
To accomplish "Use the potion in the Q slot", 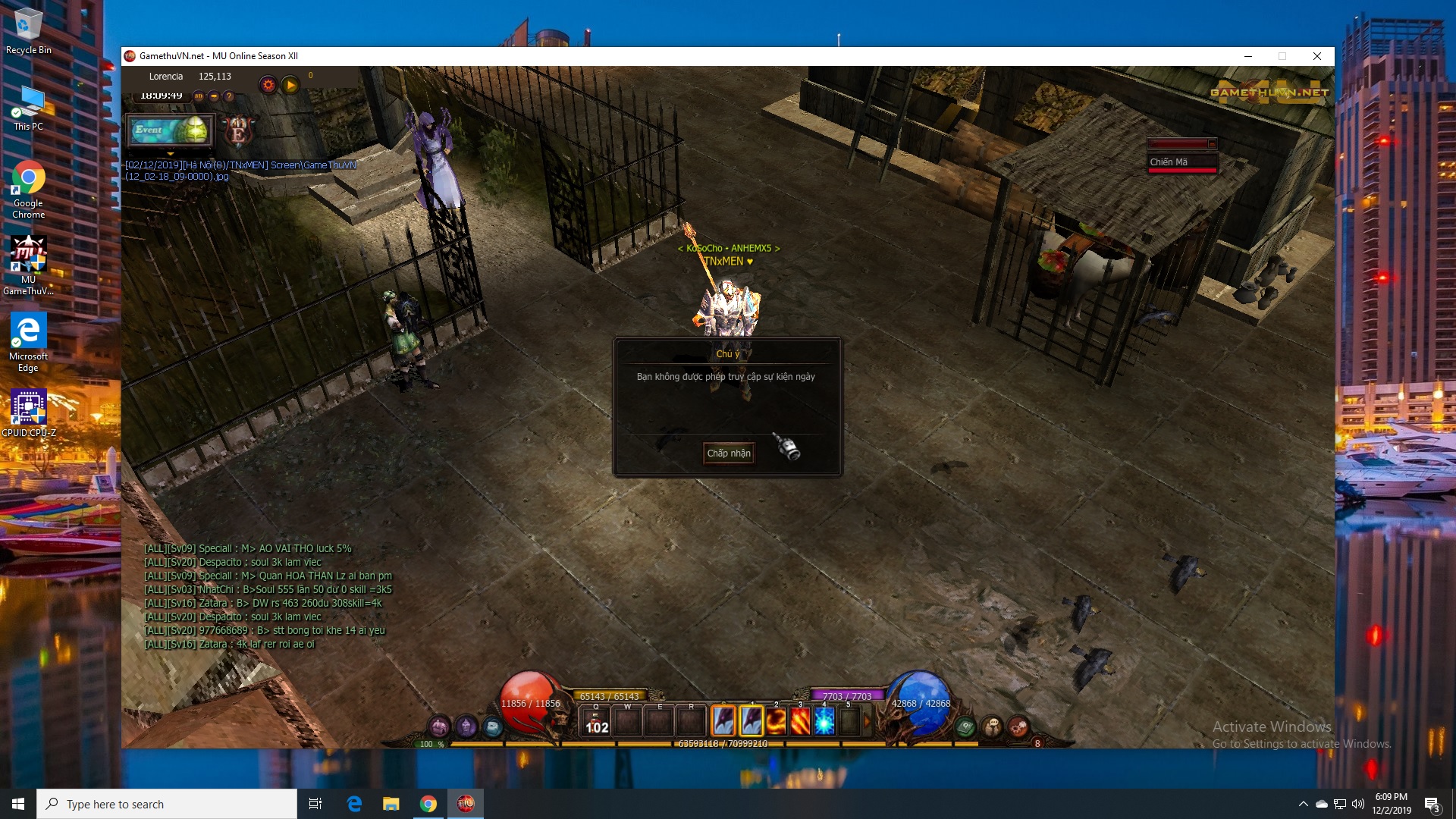I will [x=596, y=721].
